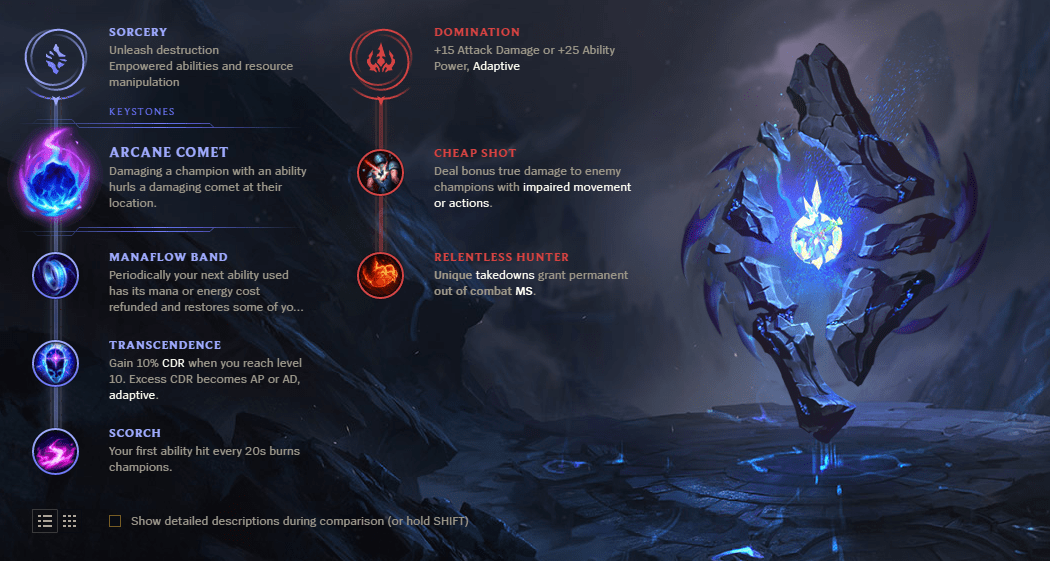
Task: Switch to the grid view layout
Action: [70, 521]
